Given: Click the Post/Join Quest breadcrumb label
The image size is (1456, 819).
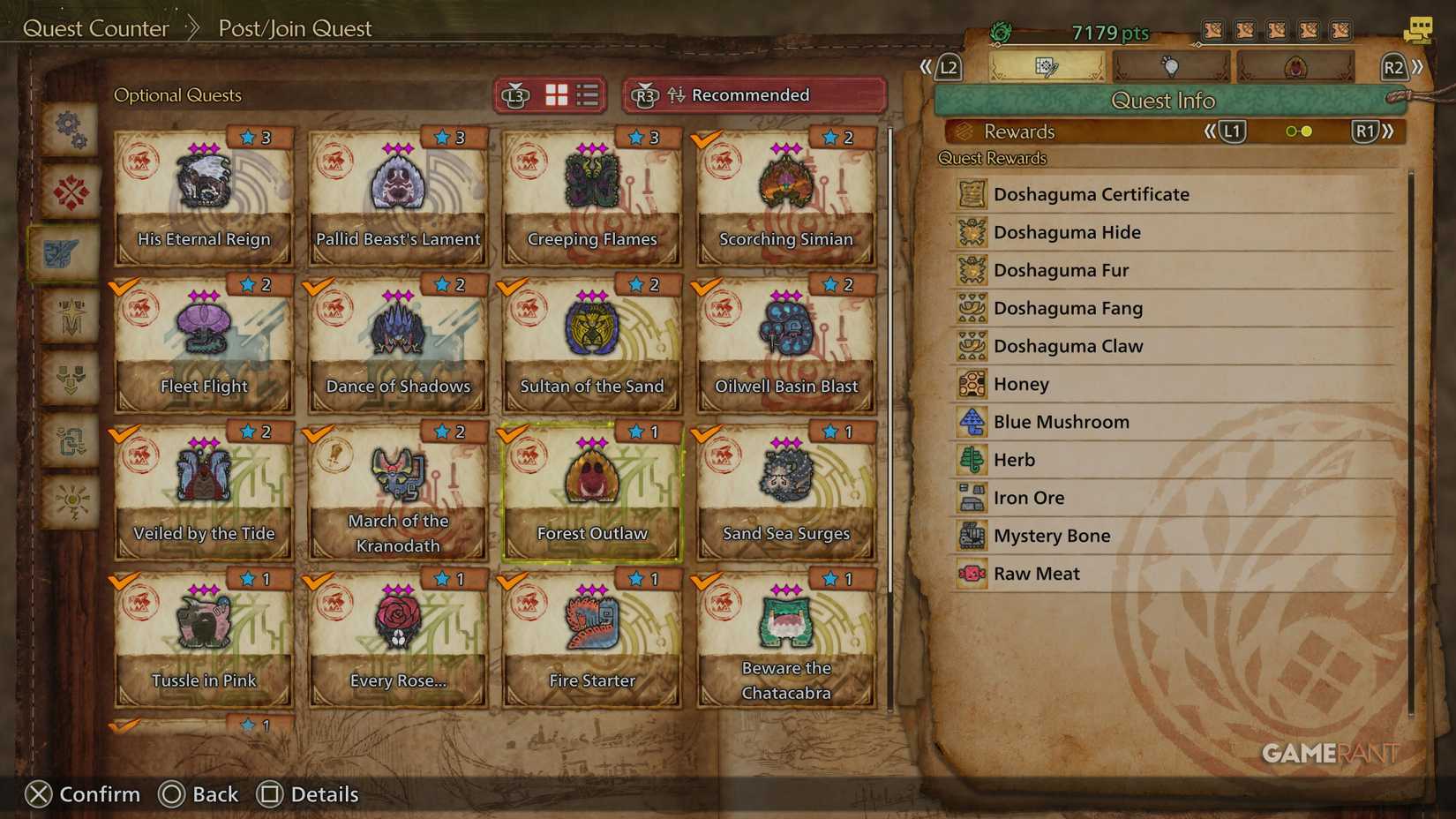Looking at the screenshot, I should point(294,28).
